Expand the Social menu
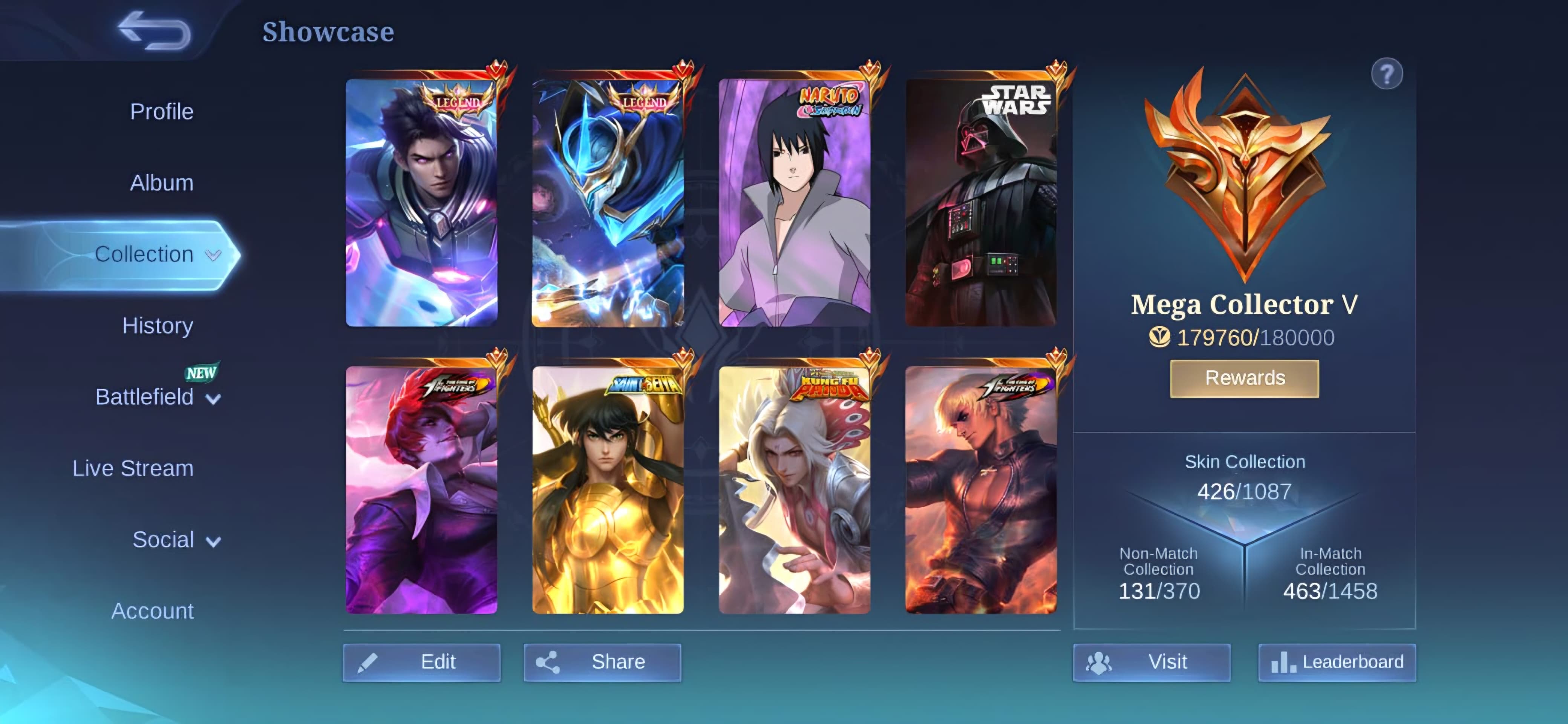1568x724 pixels. (x=175, y=540)
